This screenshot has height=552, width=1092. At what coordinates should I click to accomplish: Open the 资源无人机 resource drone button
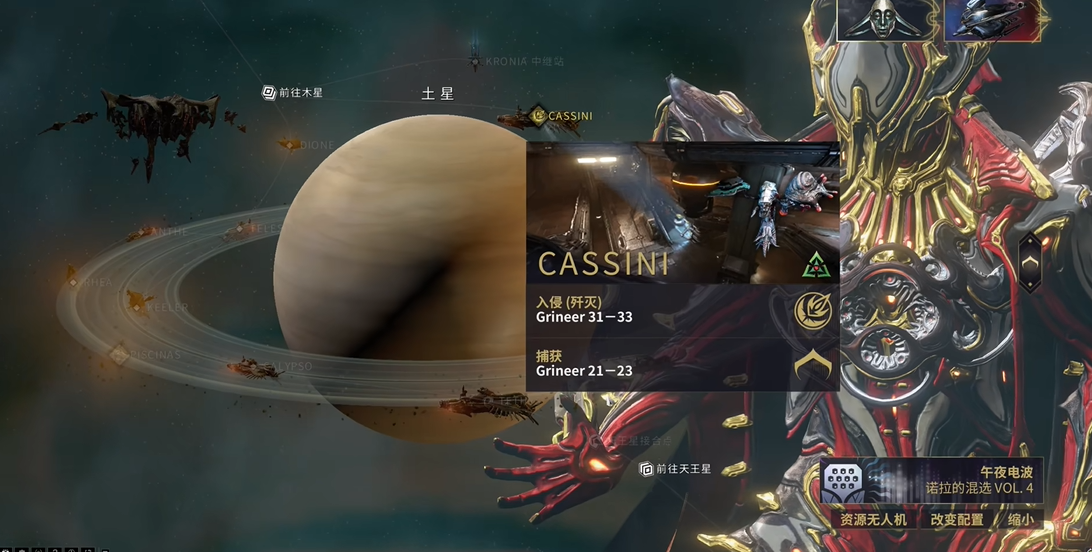click(x=873, y=520)
